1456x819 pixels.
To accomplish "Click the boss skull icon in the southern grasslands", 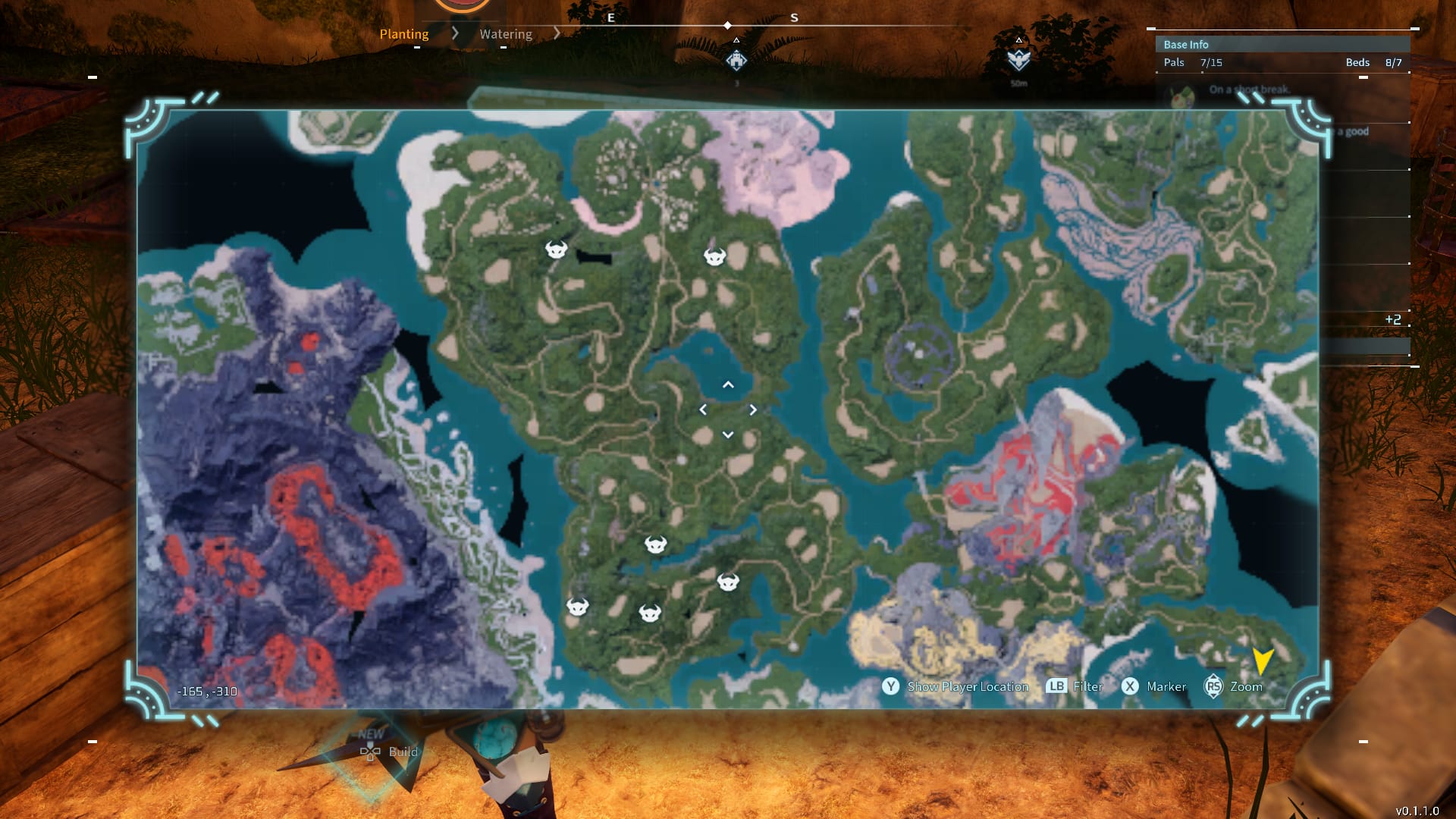I will tap(657, 544).
